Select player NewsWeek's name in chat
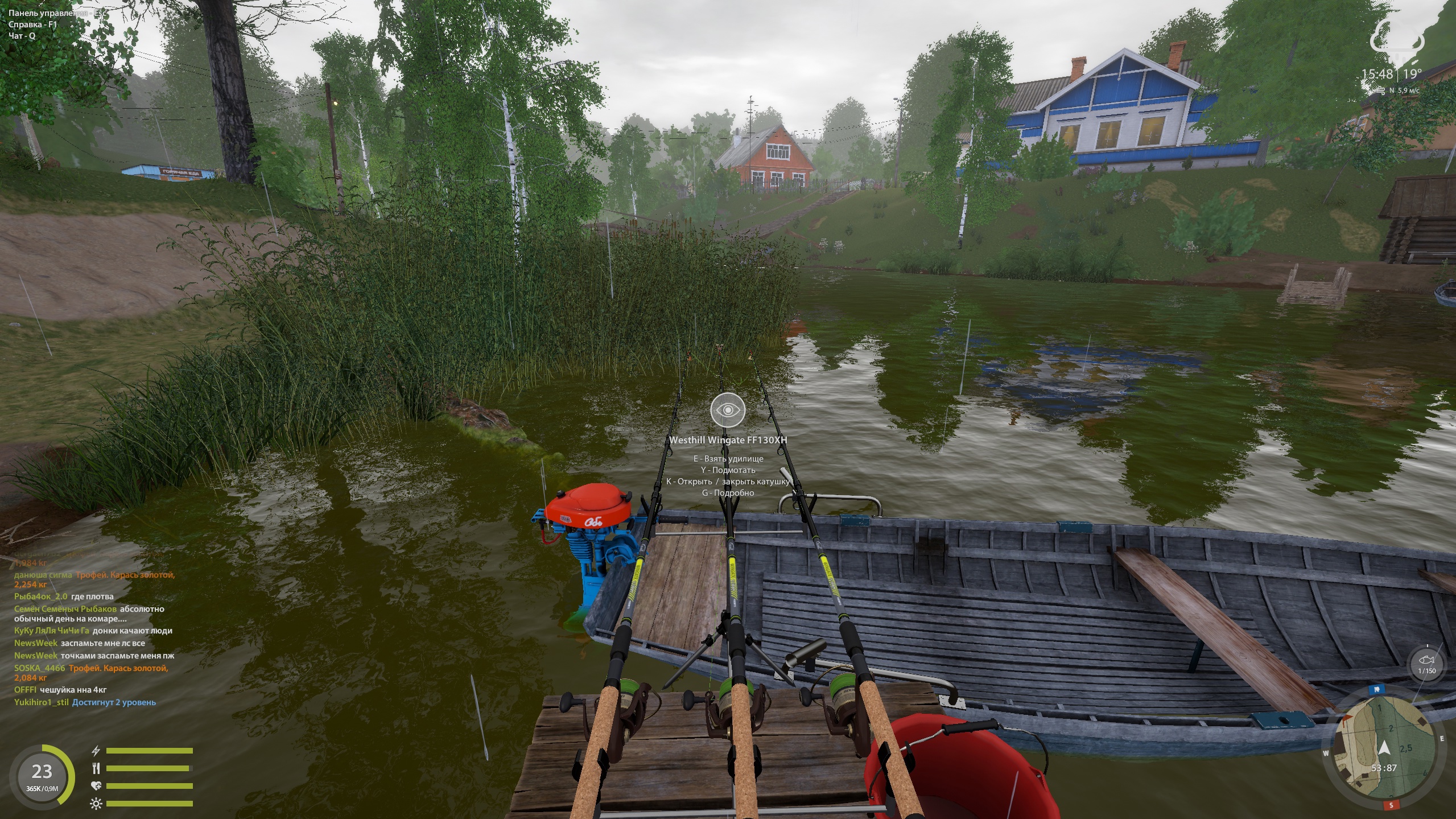The width and height of the screenshot is (1456, 819). (x=36, y=643)
